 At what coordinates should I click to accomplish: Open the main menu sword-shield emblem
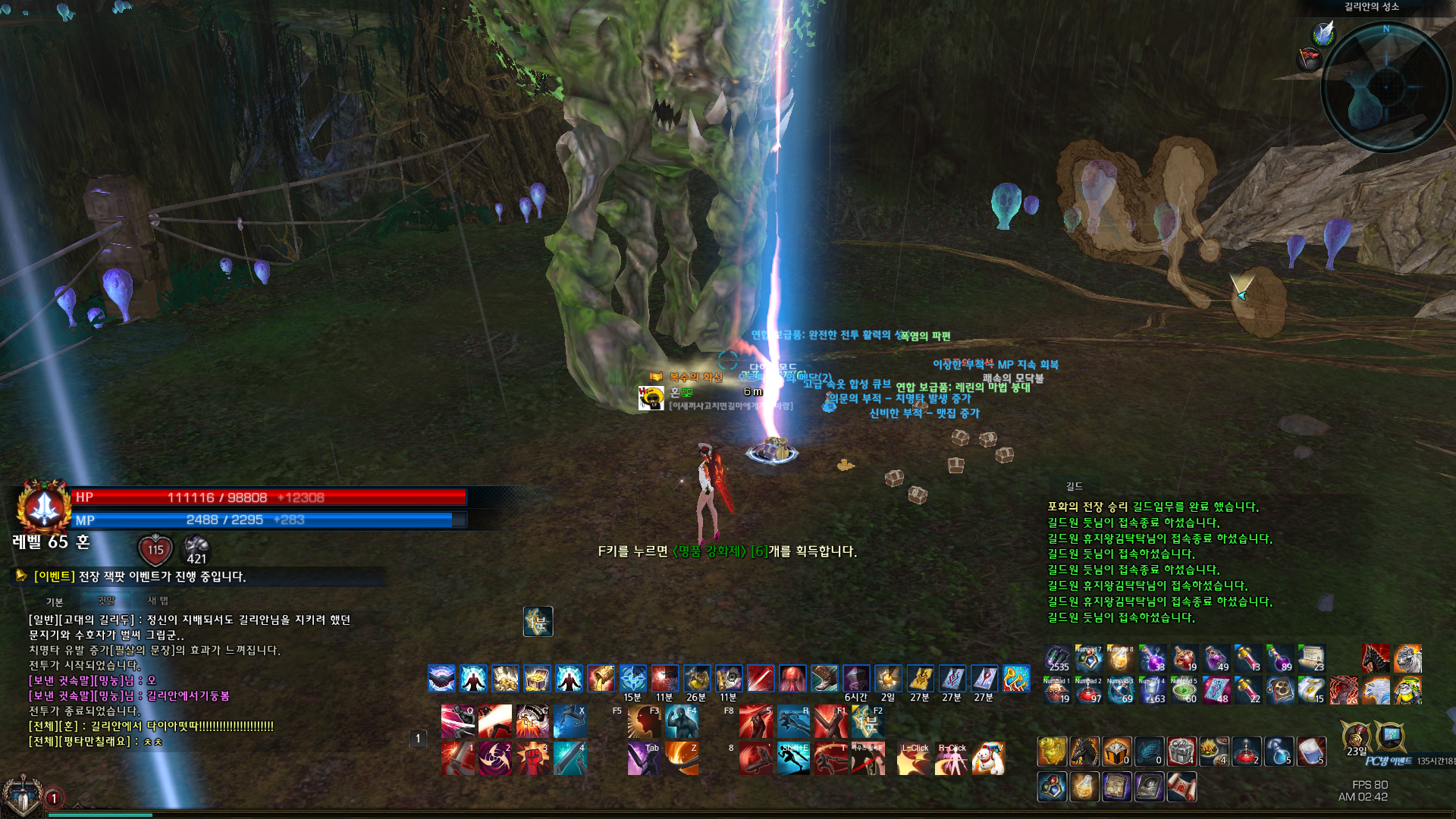tap(21, 796)
